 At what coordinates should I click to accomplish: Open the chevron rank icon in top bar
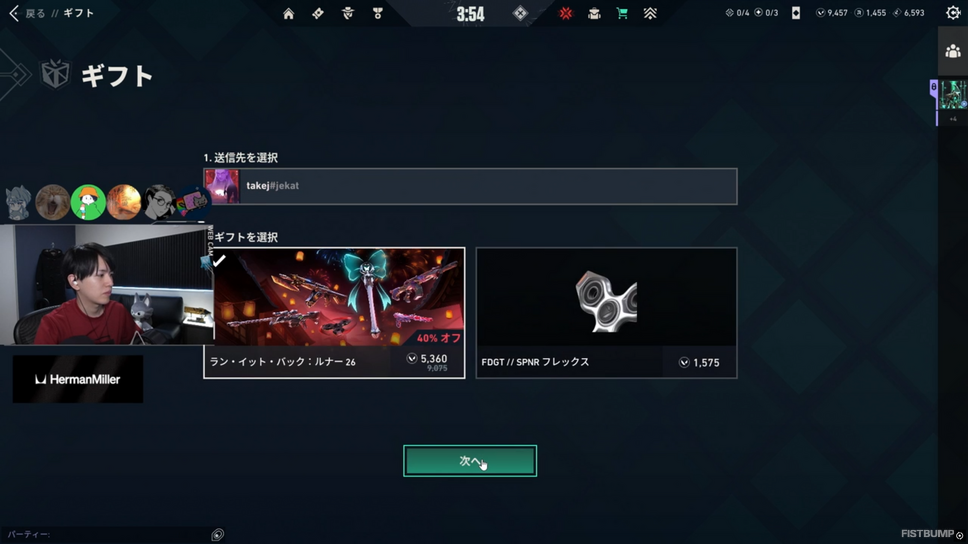click(650, 13)
